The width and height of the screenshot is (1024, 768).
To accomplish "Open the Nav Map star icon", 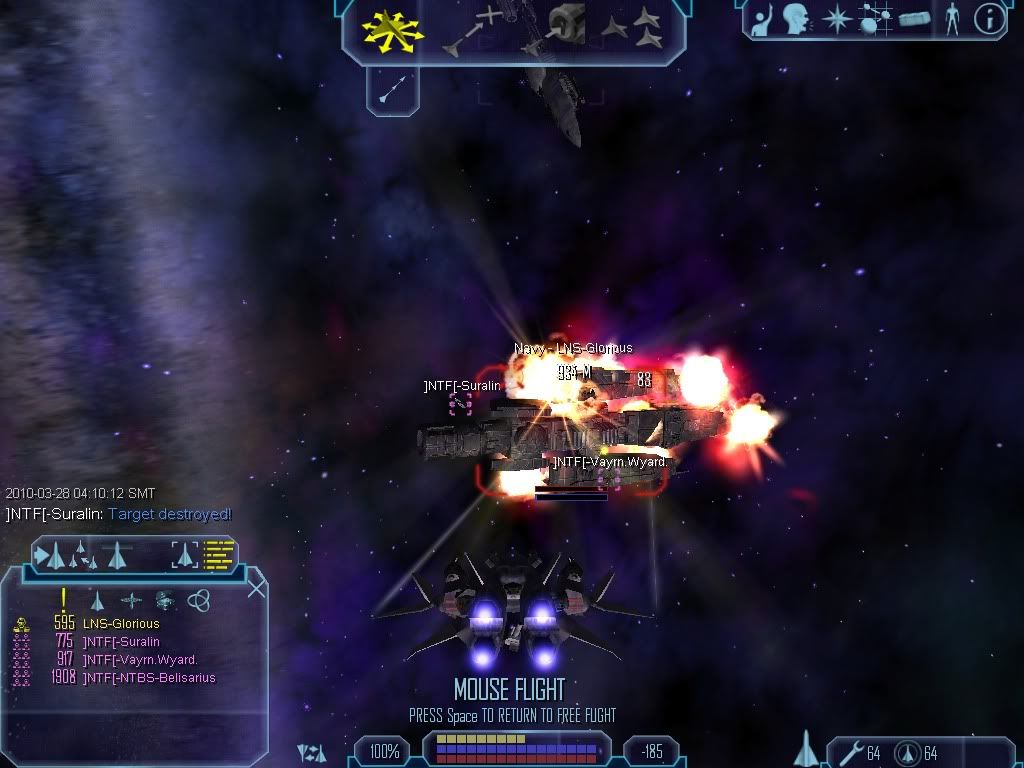I will [x=835, y=18].
